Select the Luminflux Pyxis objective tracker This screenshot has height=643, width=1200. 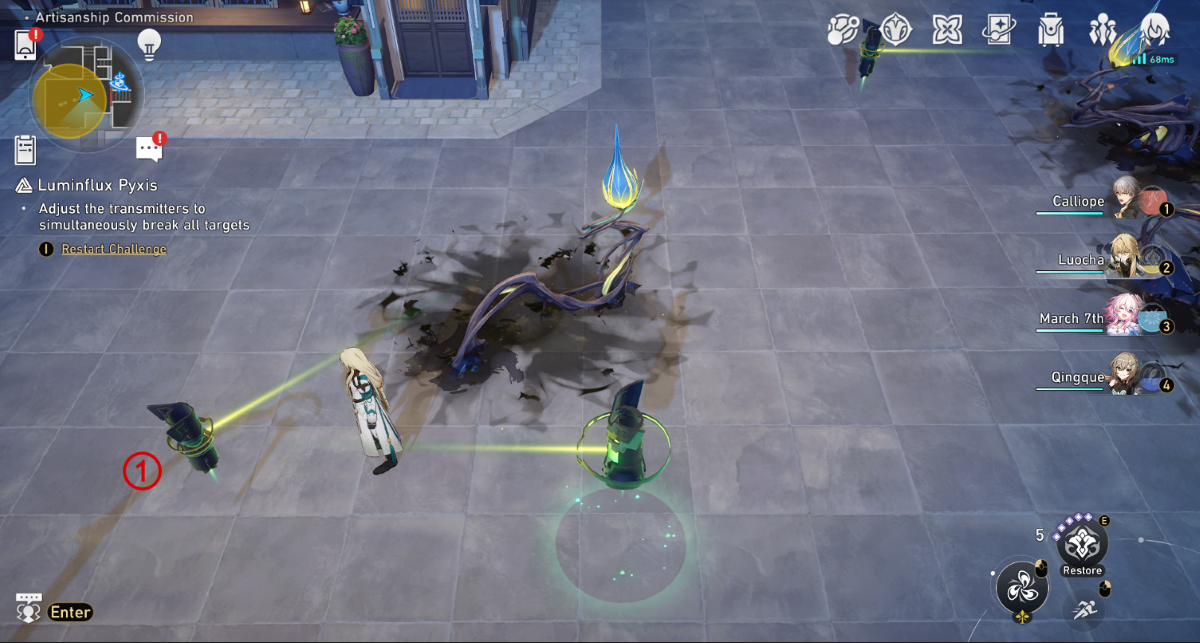pyautogui.click(x=97, y=185)
